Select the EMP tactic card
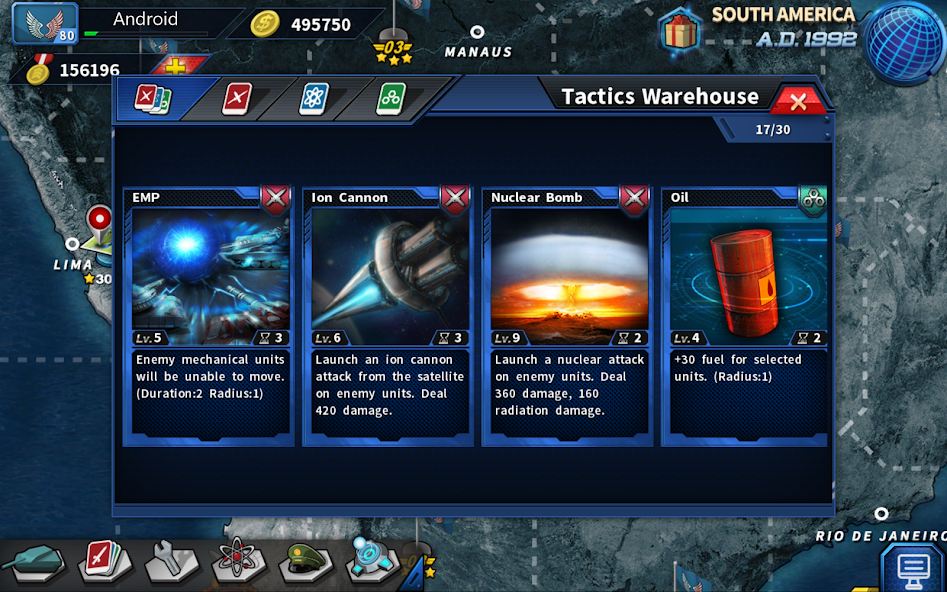 tap(209, 315)
